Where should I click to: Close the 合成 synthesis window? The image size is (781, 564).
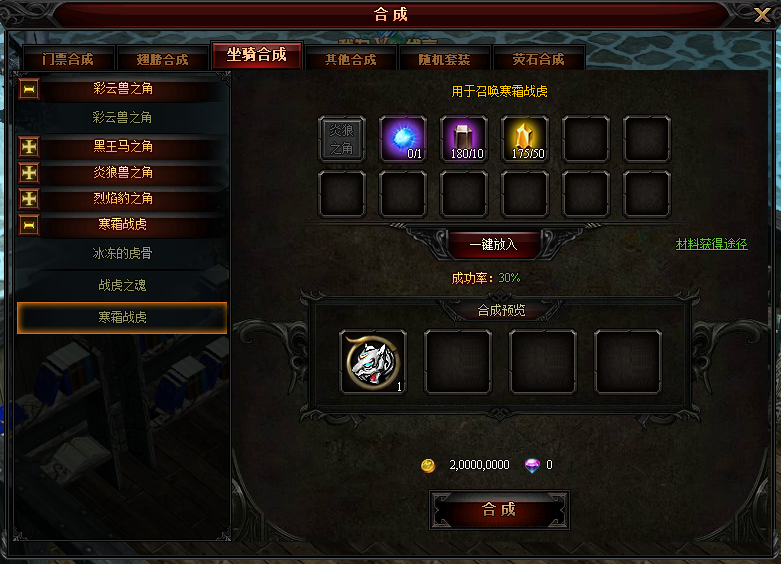(761, 16)
